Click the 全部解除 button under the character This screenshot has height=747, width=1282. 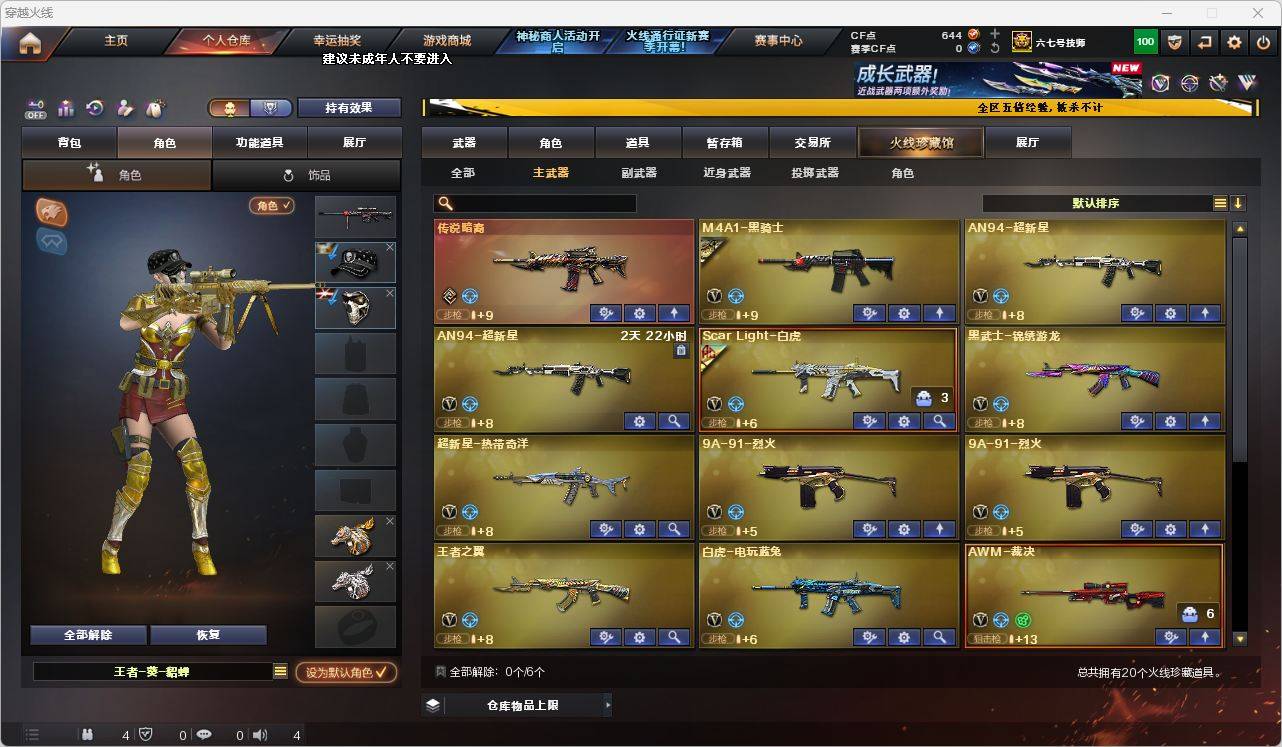pyautogui.click(x=87, y=634)
